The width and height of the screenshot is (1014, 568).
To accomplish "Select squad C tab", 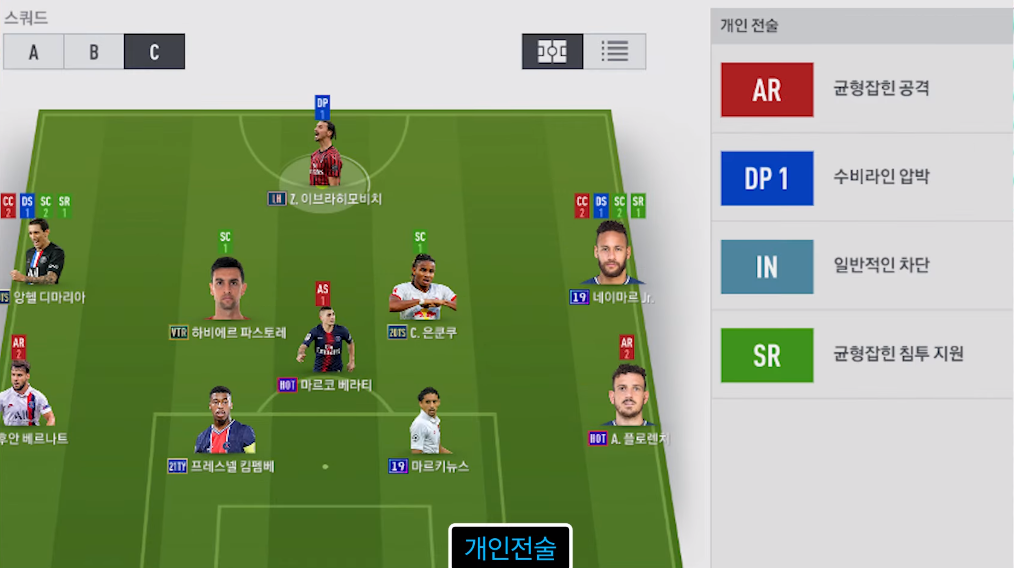I will coord(154,52).
